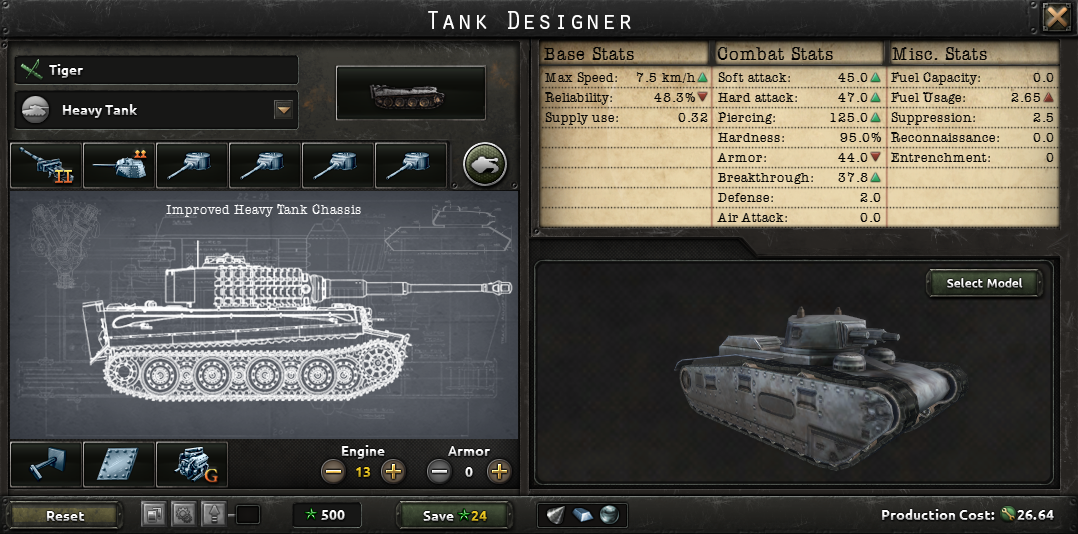
Task: Open the engine module slot marked G
Action: [x=192, y=465]
